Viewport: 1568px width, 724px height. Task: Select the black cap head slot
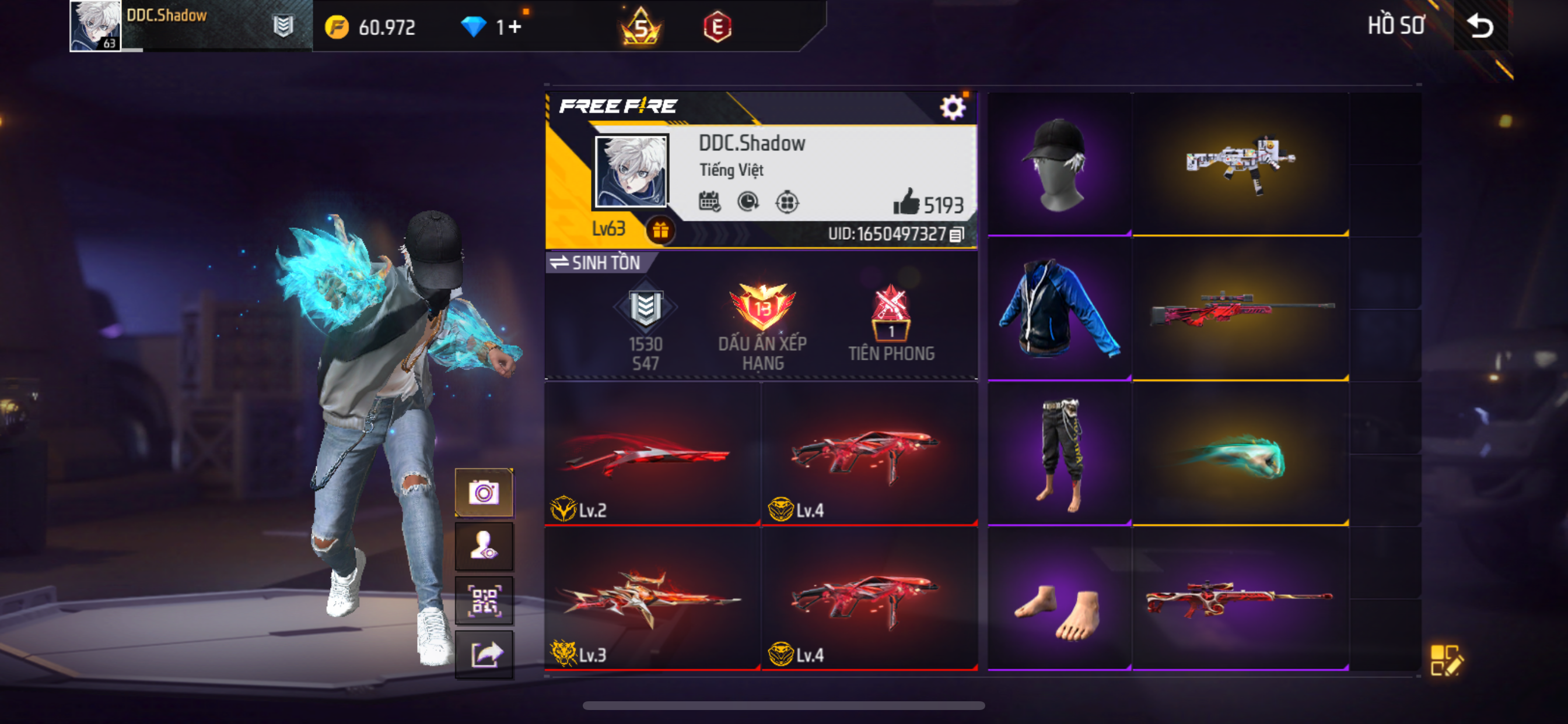tap(1058, 164)
